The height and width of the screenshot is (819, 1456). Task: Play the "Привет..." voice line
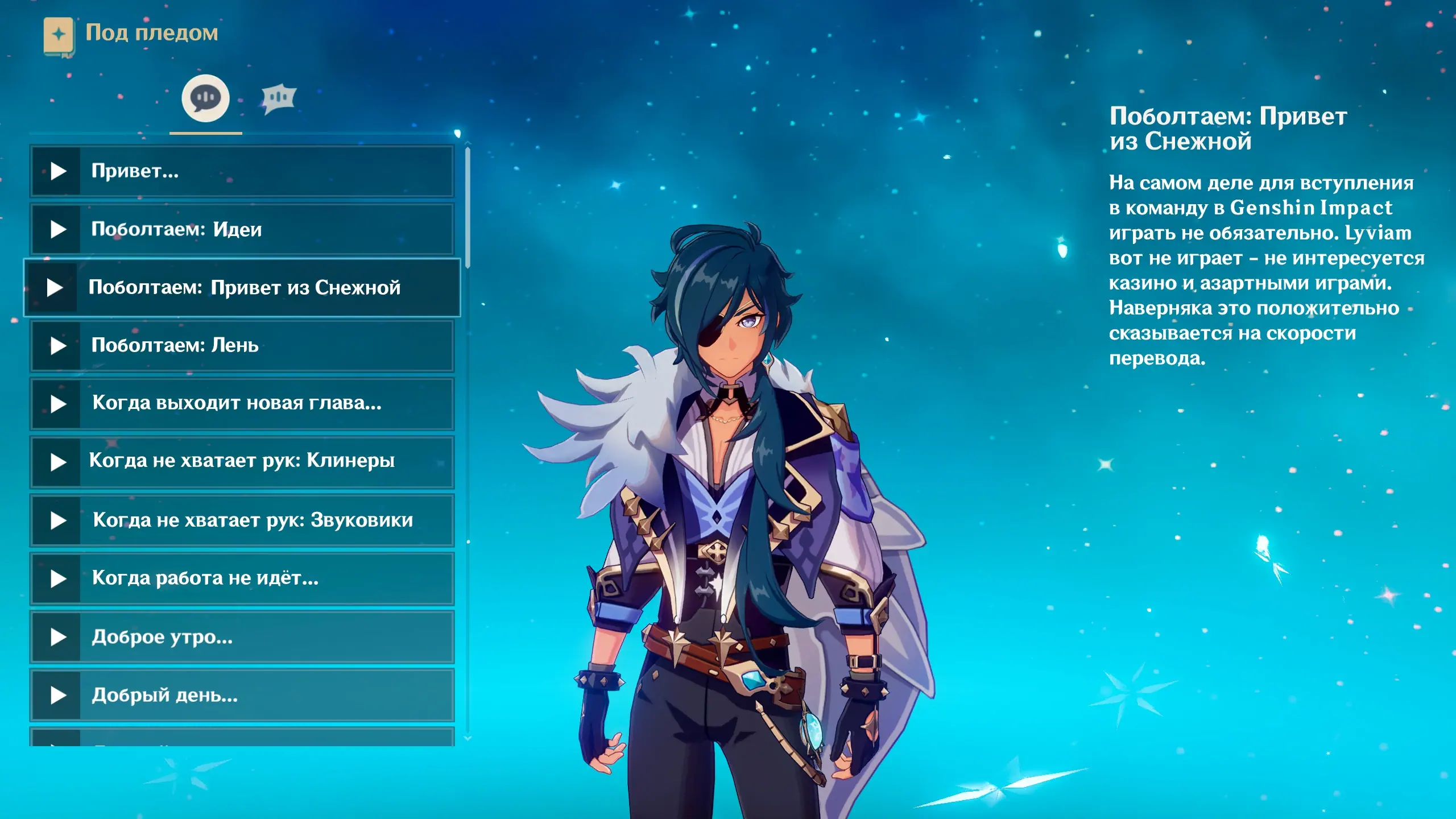242,171
